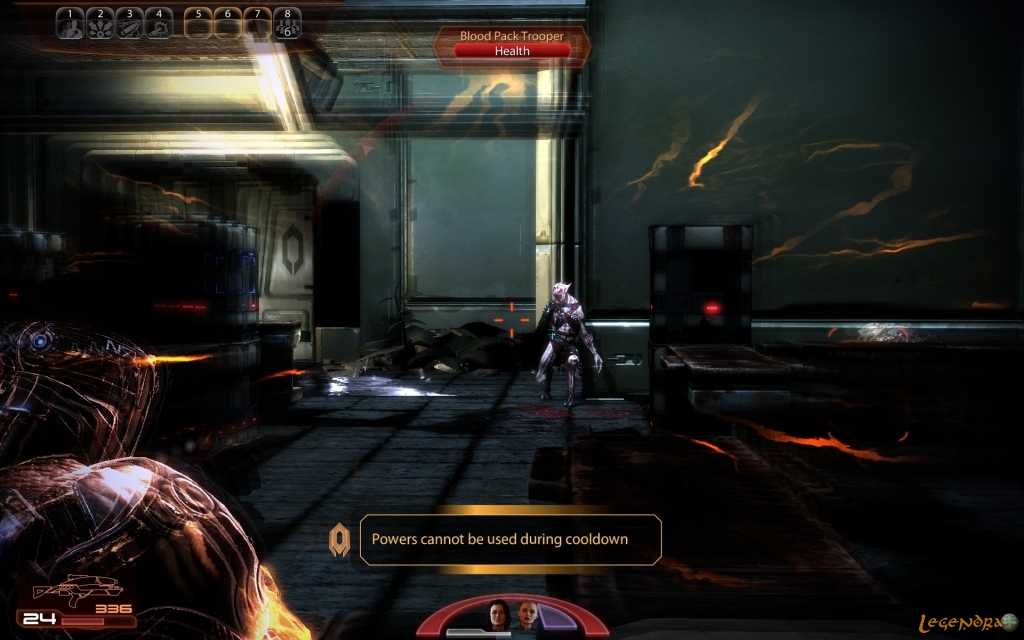Select the impact shot power in slot 4
This screenshot has width=1024, height=640.
(x=158, y=24)
